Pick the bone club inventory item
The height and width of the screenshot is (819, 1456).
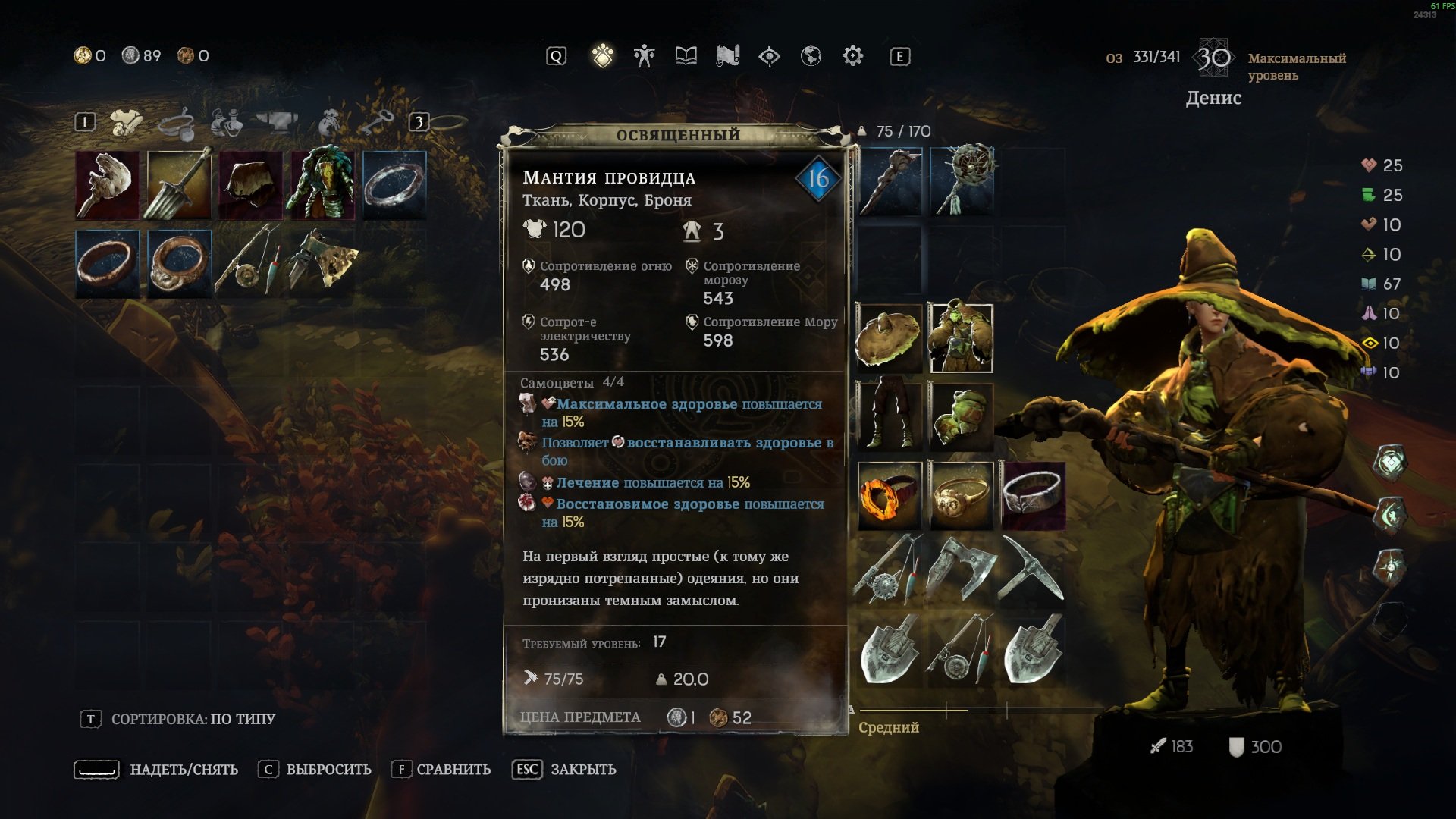pyautogui.click(x=108, y=184)
